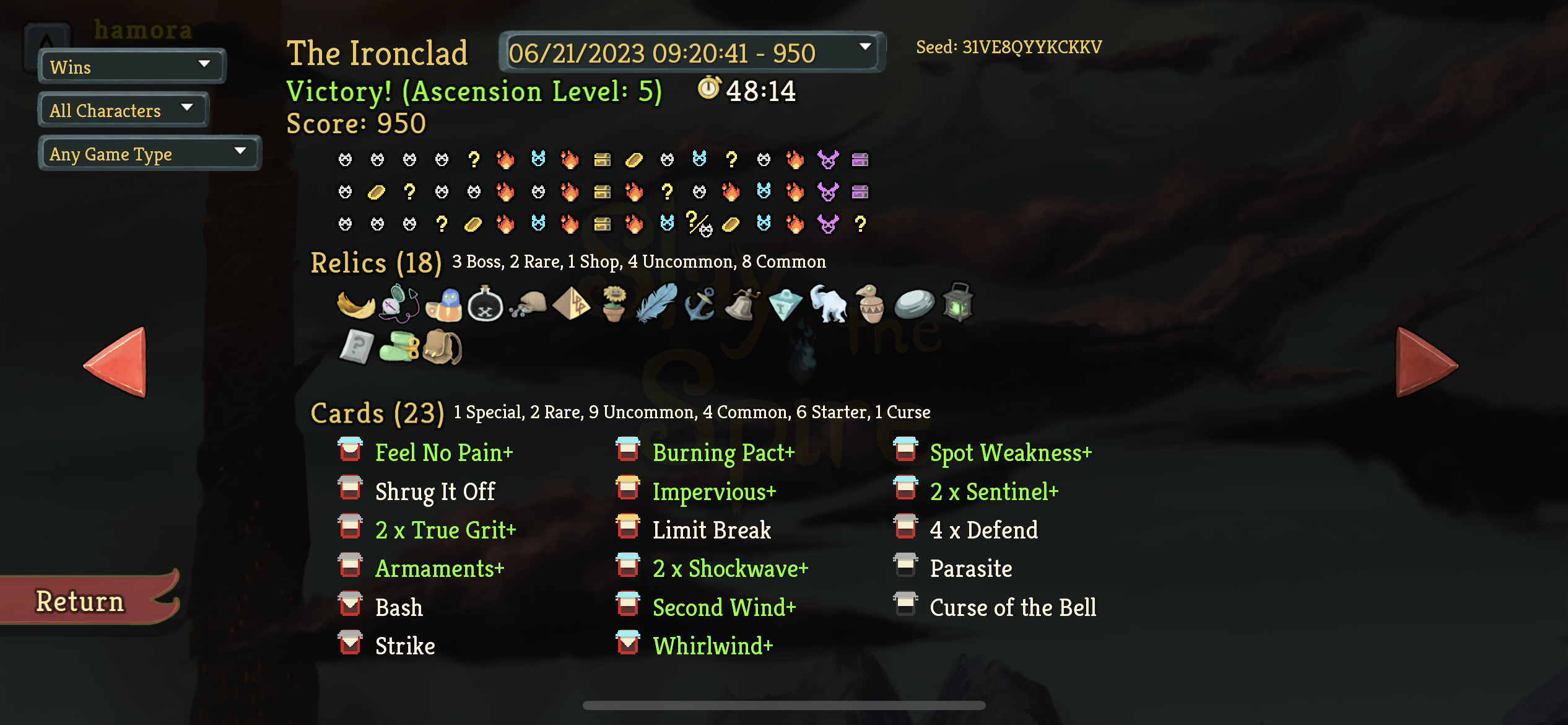Expand the Any Game Type dropdown
The height and width of the screenshot is (725, 1568).
coord(149,153)
